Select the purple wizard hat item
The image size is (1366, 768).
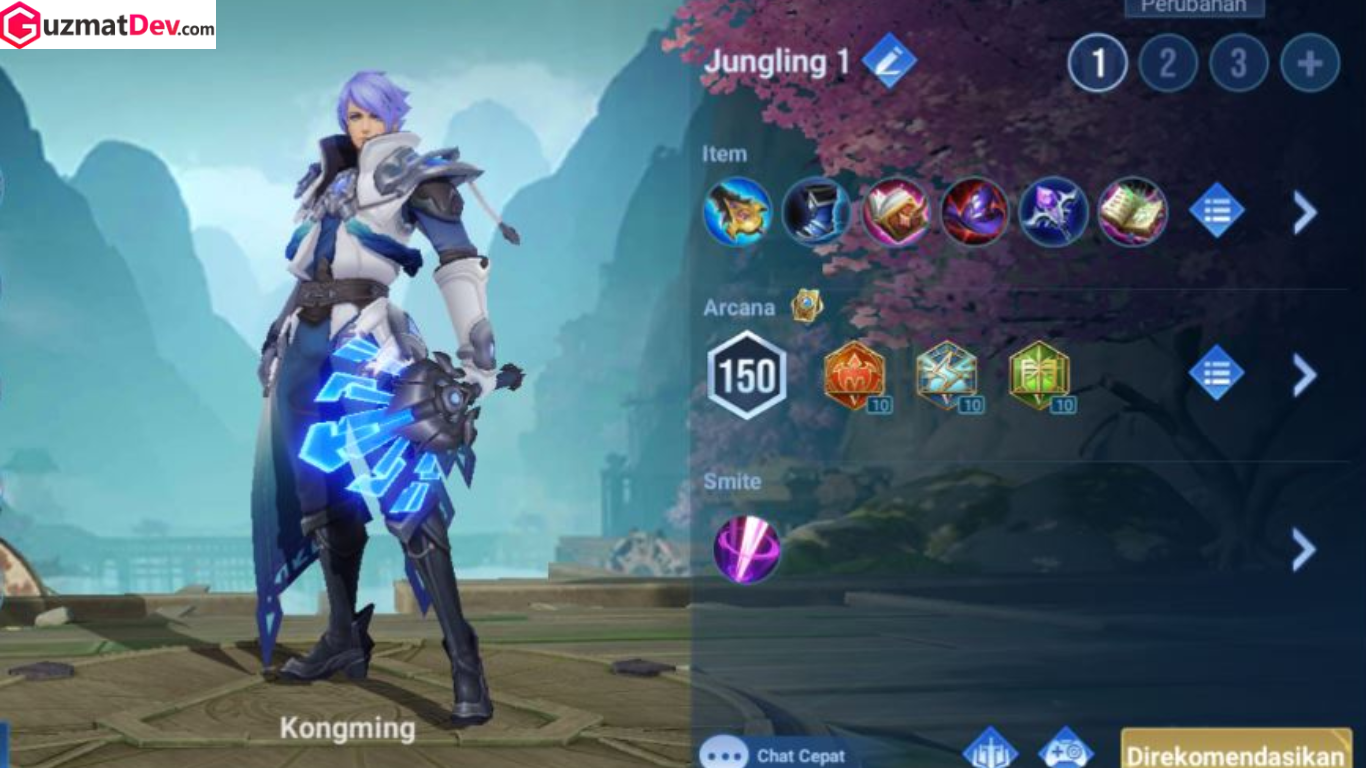click(974, 211)
